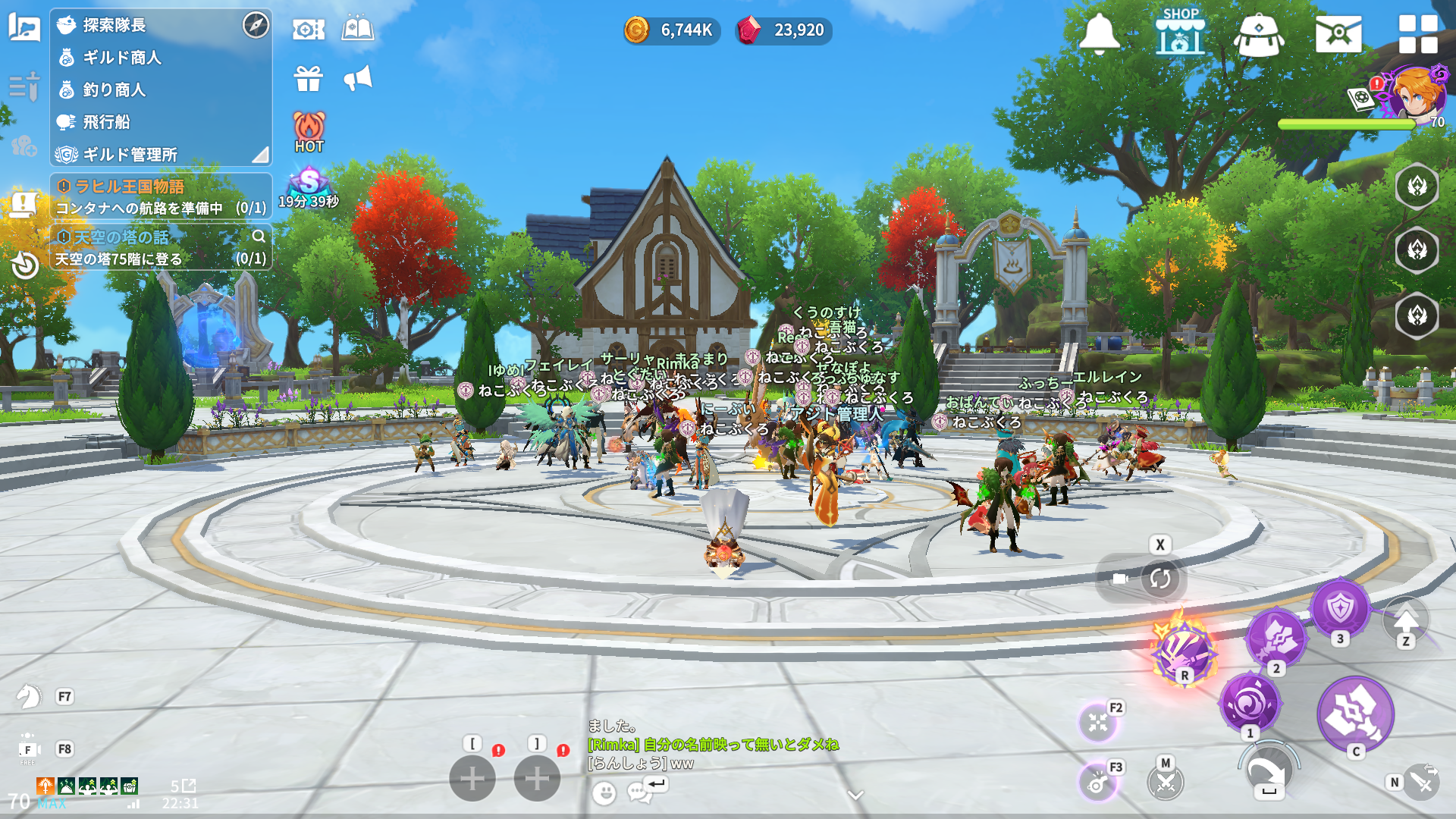Open the SHOP storefront
Viewport: 1456px width, 819px height.
[1180, 32]
